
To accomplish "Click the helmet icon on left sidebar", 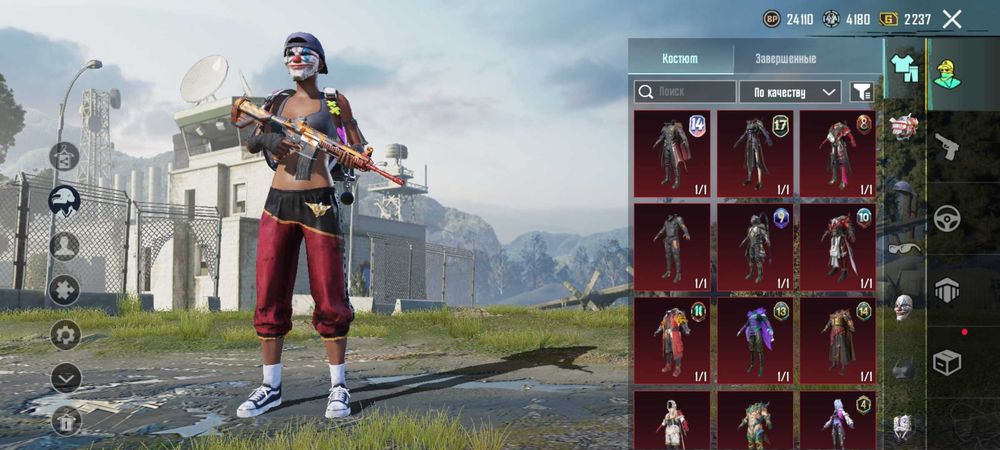I will 65,200.
